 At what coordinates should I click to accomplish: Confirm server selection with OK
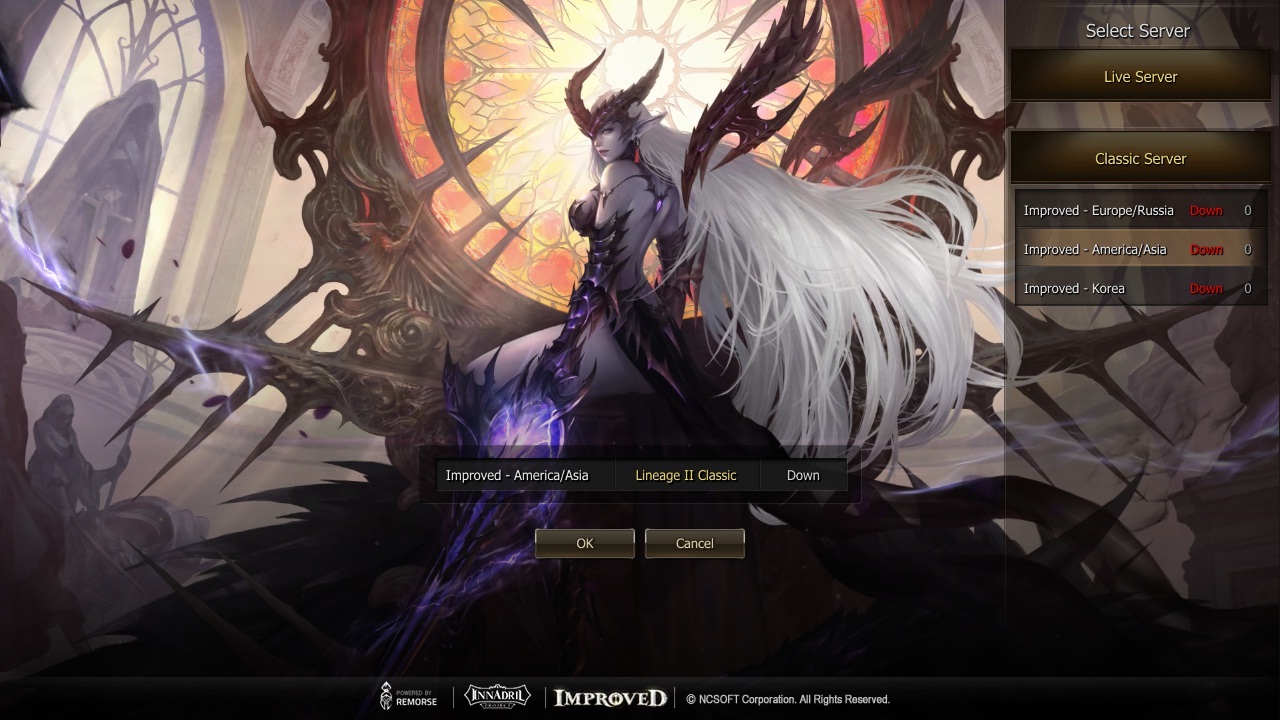click(x=585, y=543)
